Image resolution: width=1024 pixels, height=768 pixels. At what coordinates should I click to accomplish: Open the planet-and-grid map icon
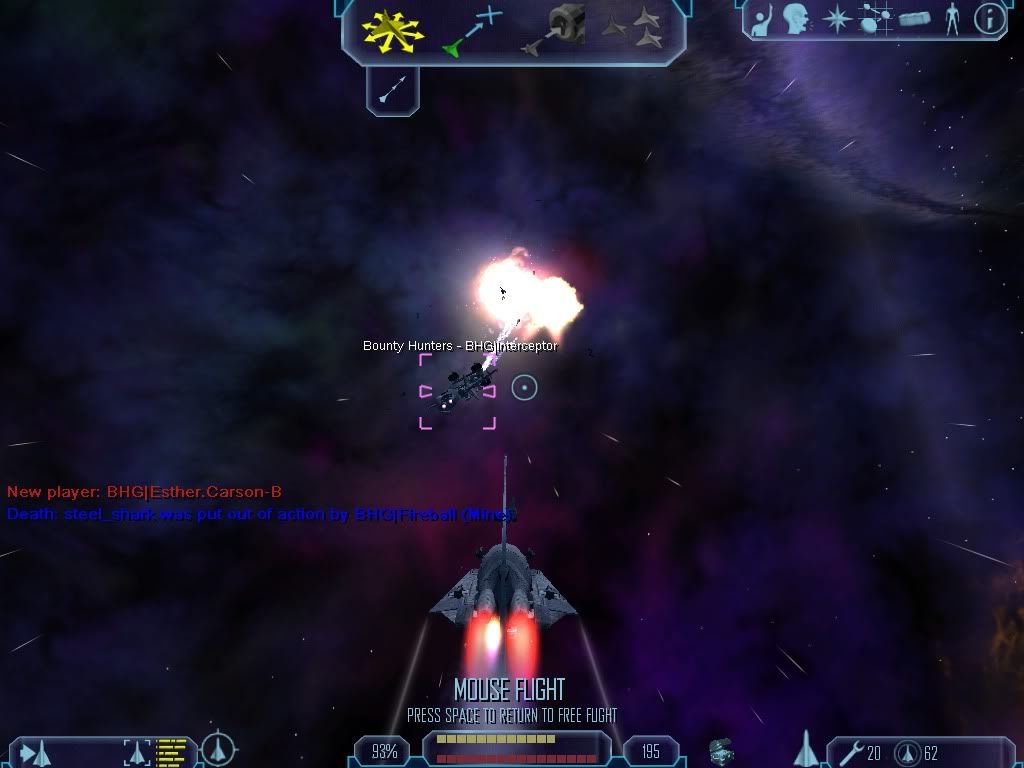[x=876, y=18]
